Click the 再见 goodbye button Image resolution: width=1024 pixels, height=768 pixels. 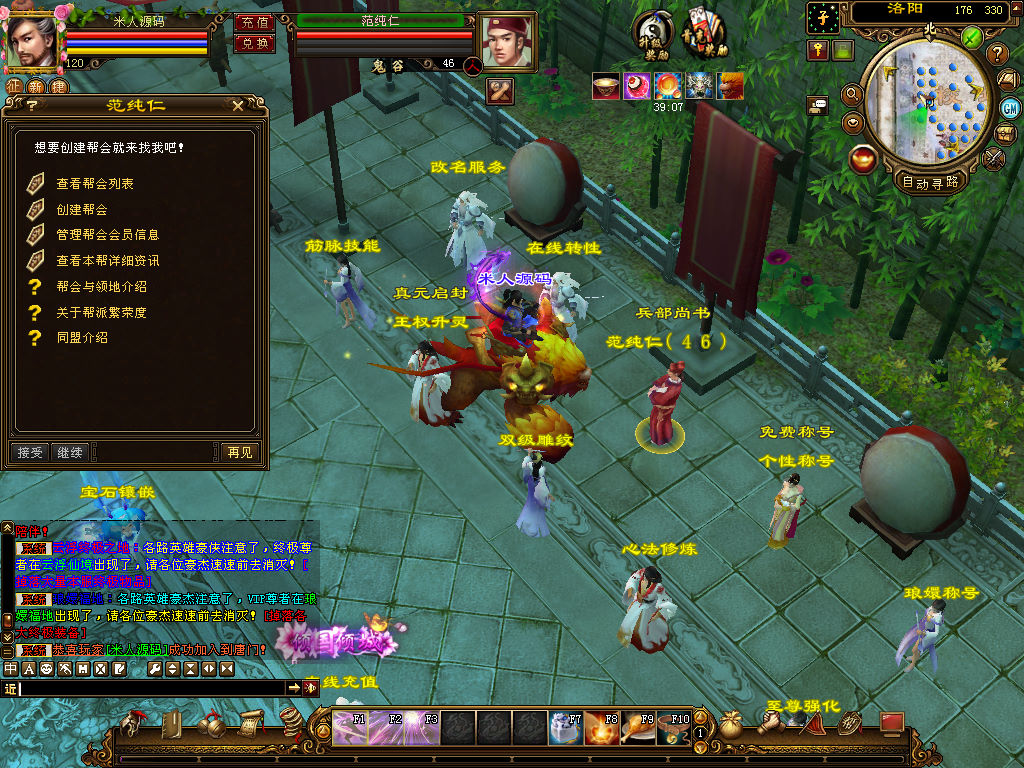click(x=240, y=453)
